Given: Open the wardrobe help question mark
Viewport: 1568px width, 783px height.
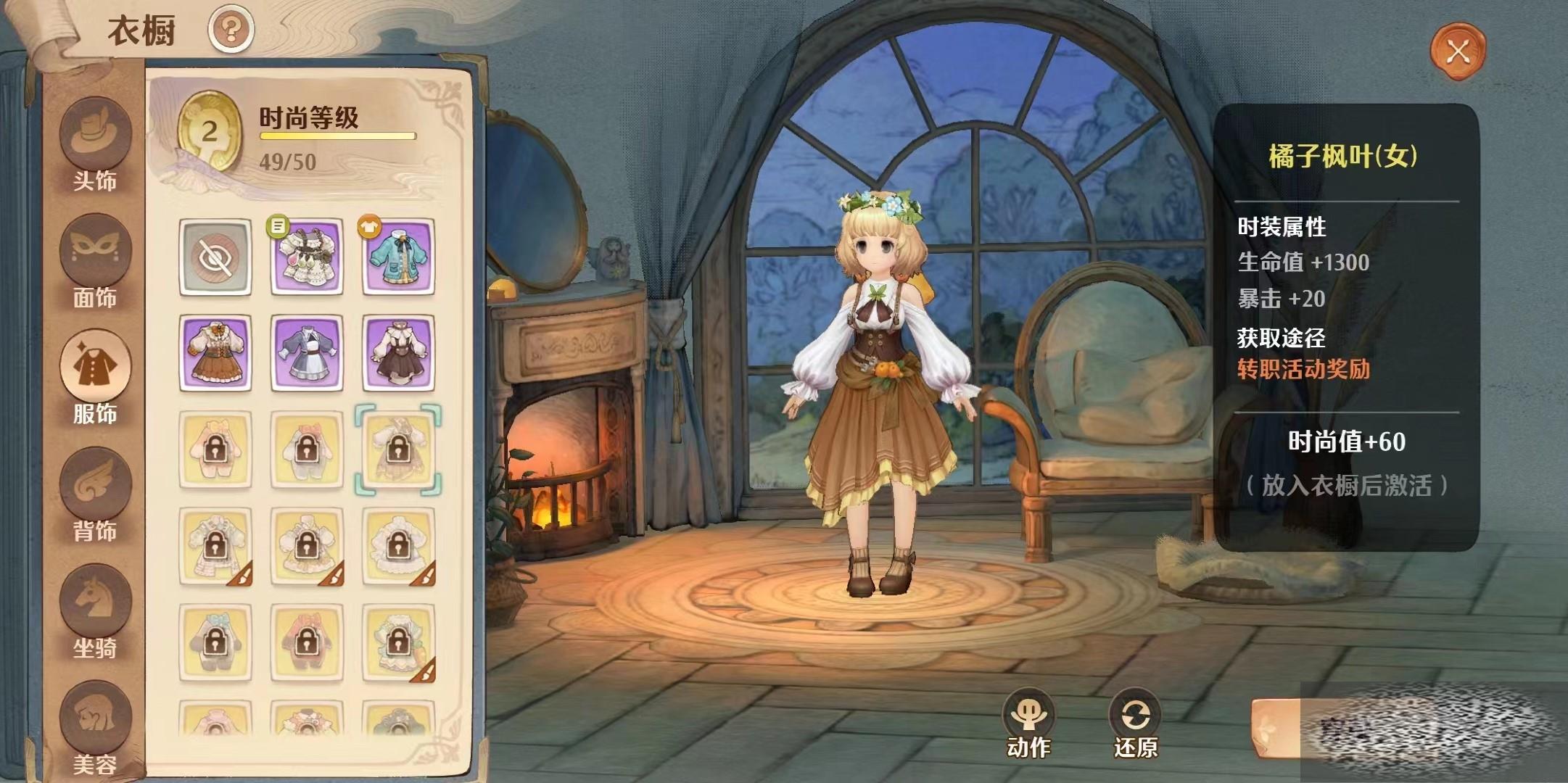Looking at the screenshot, I should (x=231, y=30).
